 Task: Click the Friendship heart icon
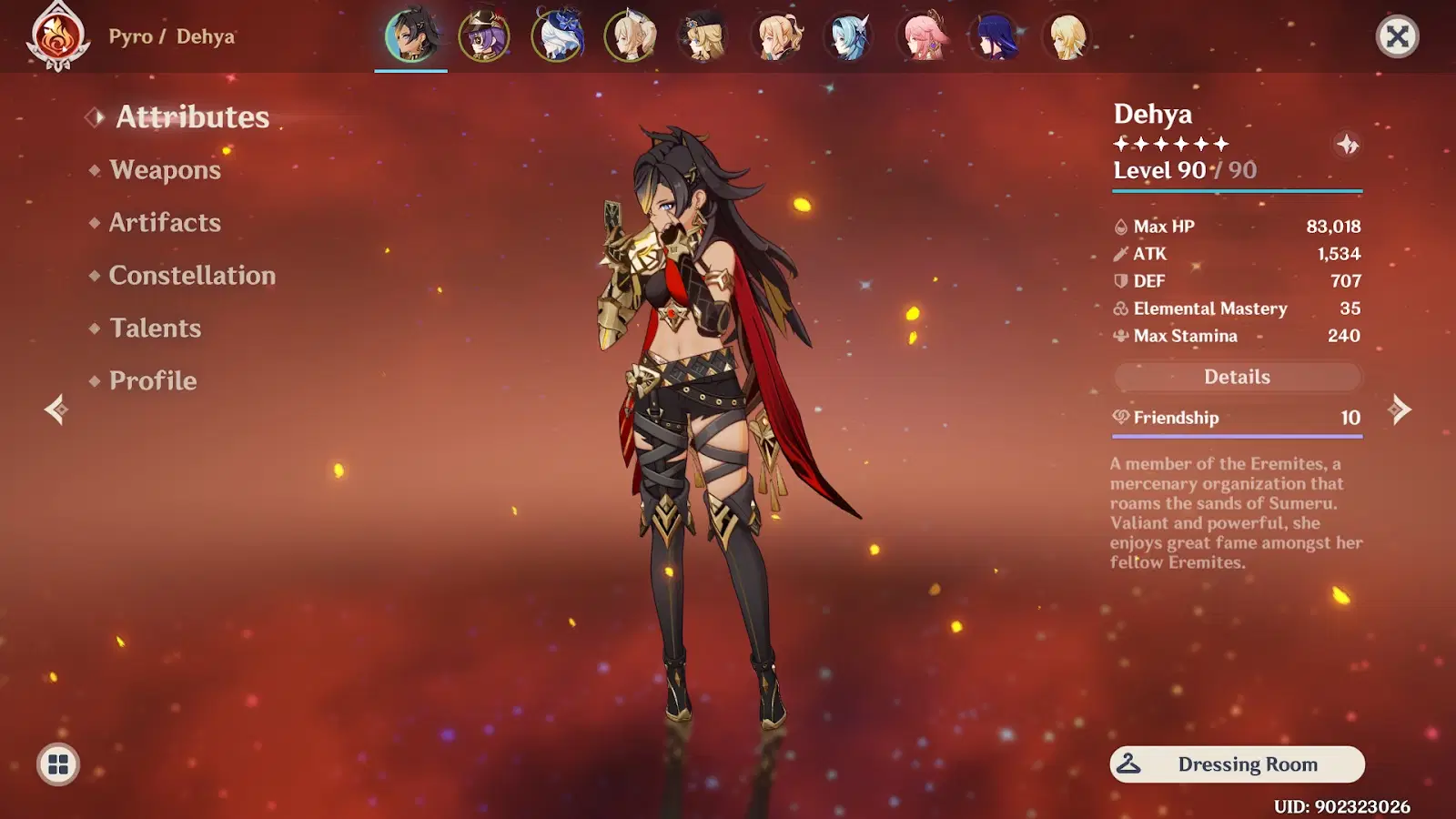click(x=1120, y=418)
